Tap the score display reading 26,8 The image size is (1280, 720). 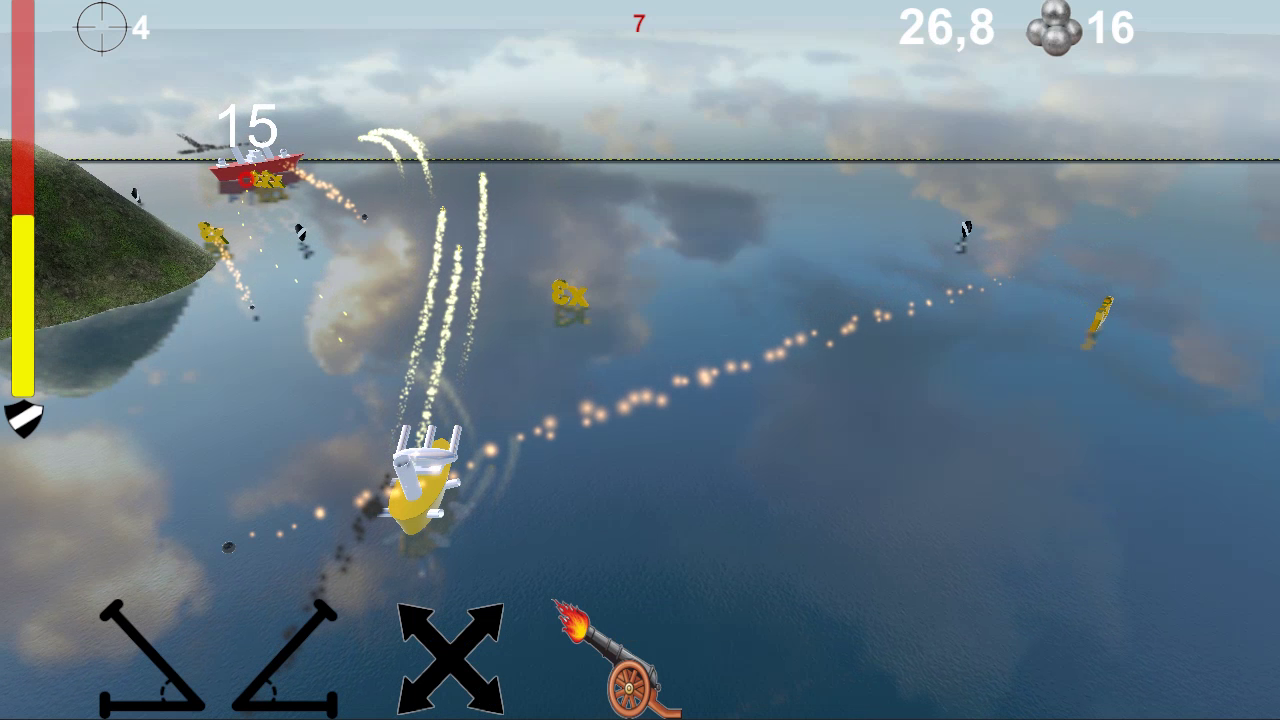point(946,28)
